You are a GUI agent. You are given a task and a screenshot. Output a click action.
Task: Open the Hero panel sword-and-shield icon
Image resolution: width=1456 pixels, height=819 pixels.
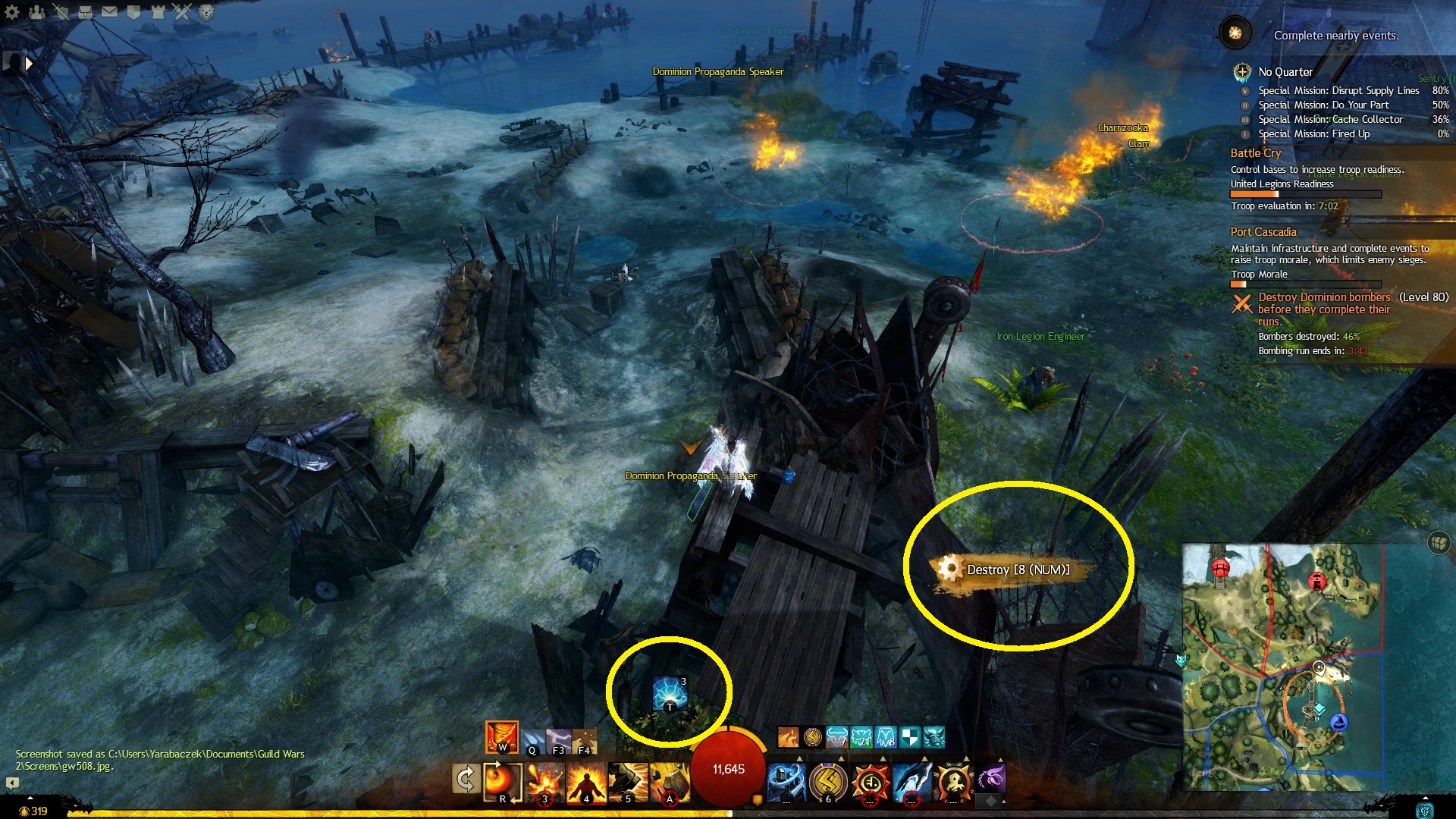point(61,11)
